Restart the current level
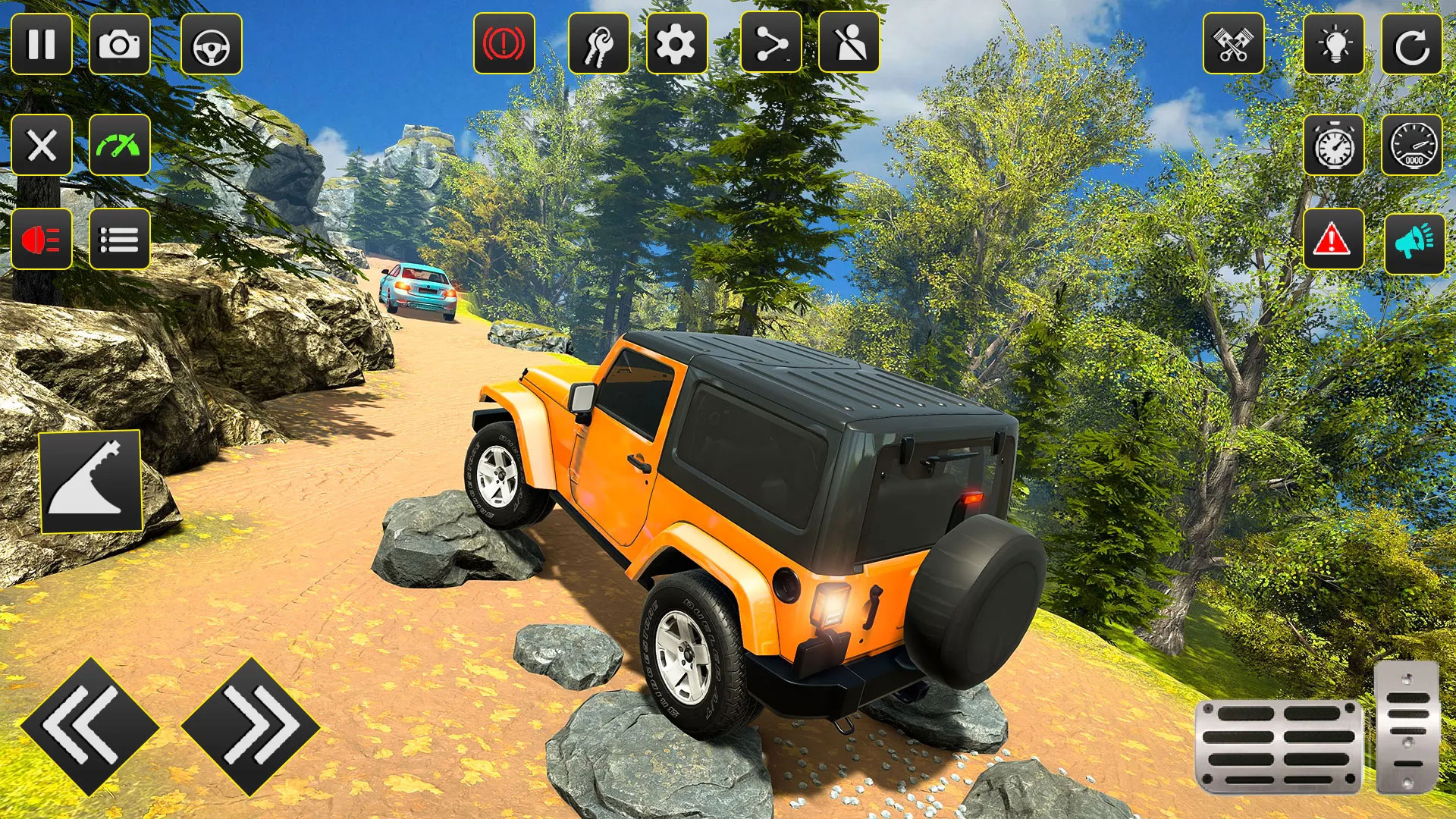The image size is (1456, 819). tap(1413, 43)
